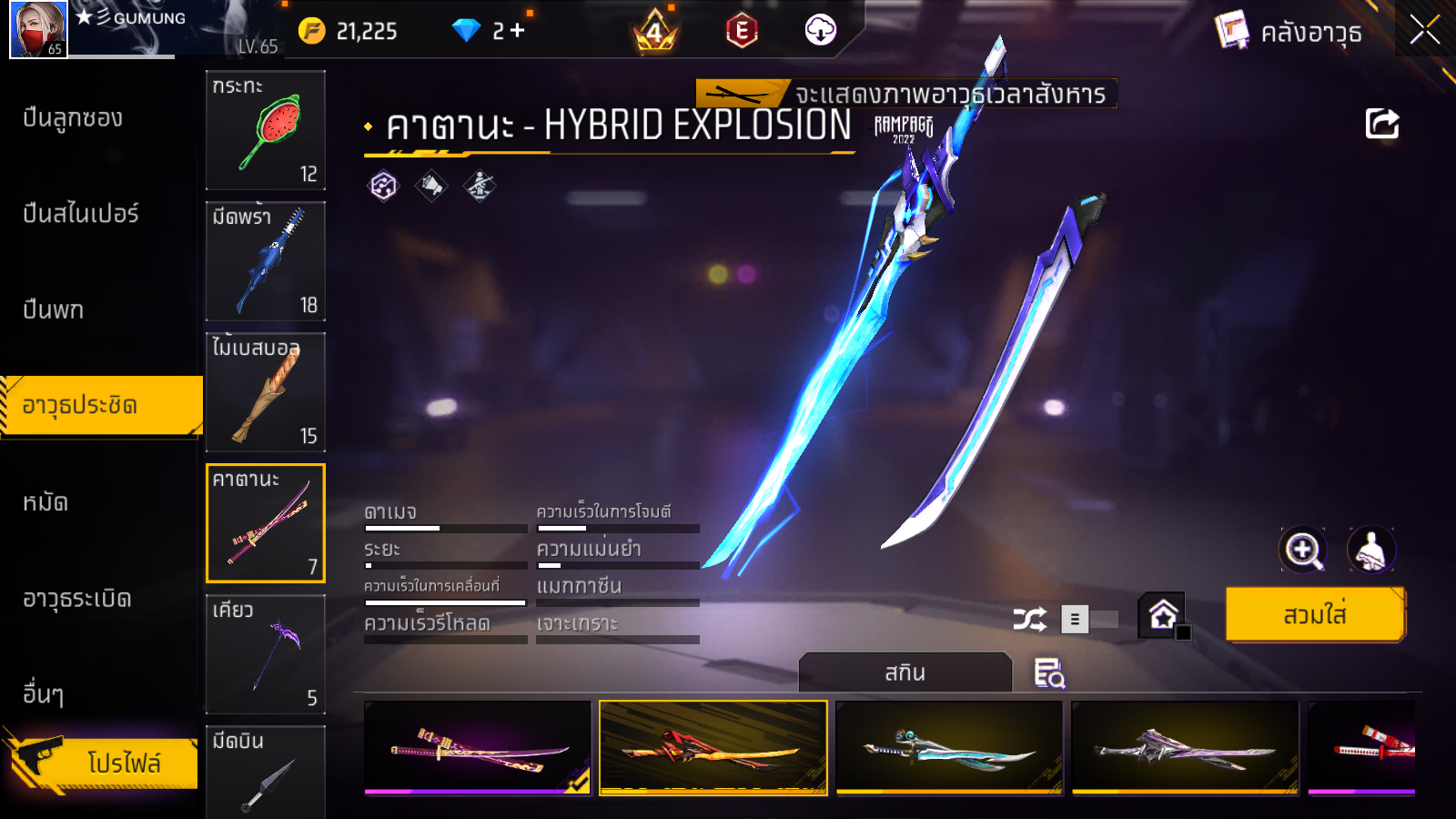Select the ปืนลูกซอง shotgun category
This screenshot has height=819, width=1456.
click(x=73, y=118)
